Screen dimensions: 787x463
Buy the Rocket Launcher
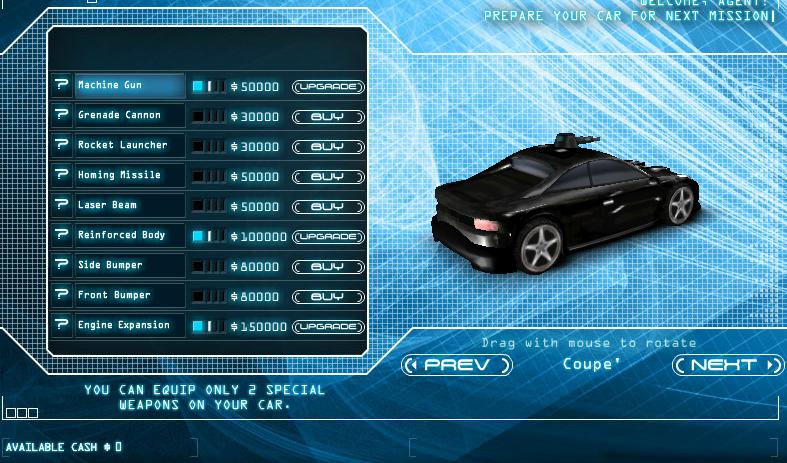[x=328, y=147]
